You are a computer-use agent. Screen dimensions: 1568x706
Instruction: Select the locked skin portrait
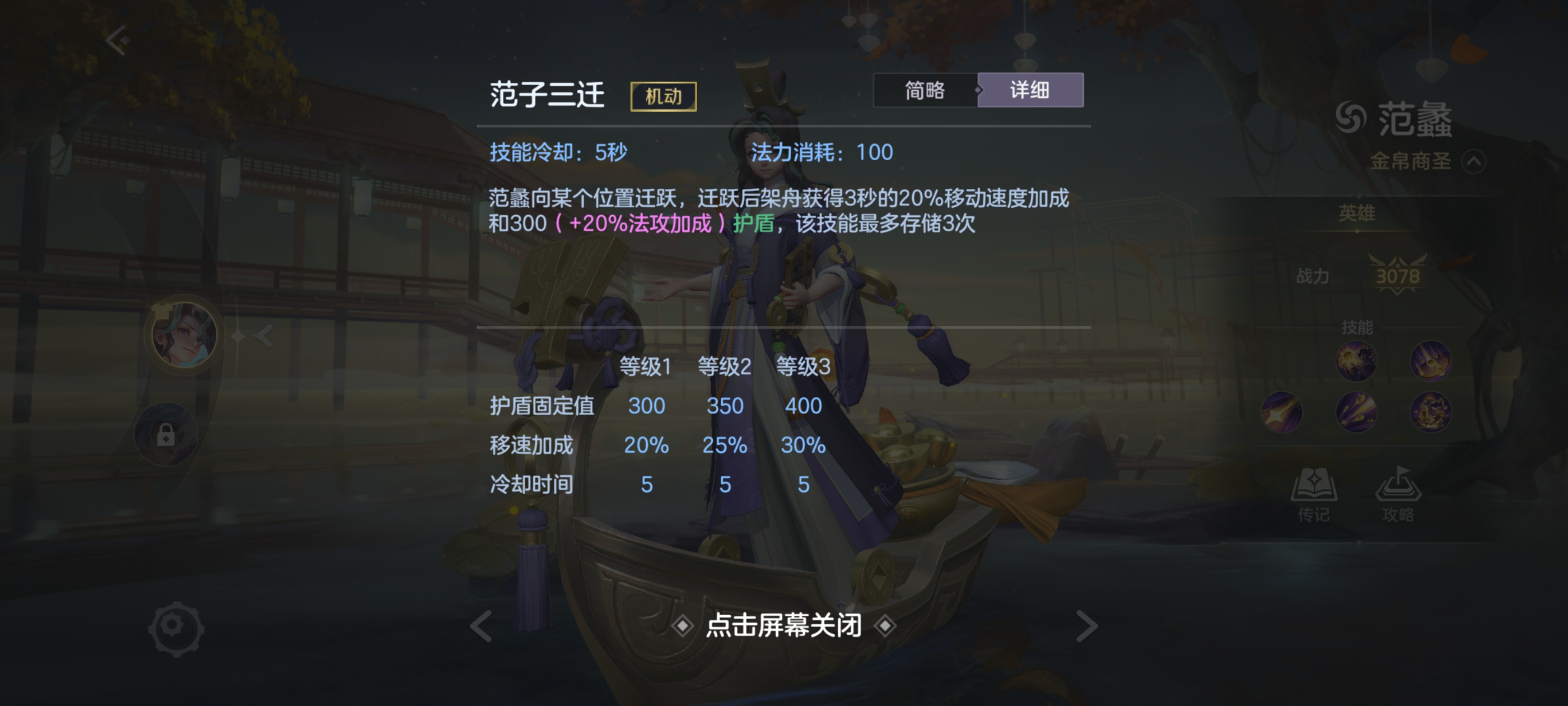pos(166,434)
